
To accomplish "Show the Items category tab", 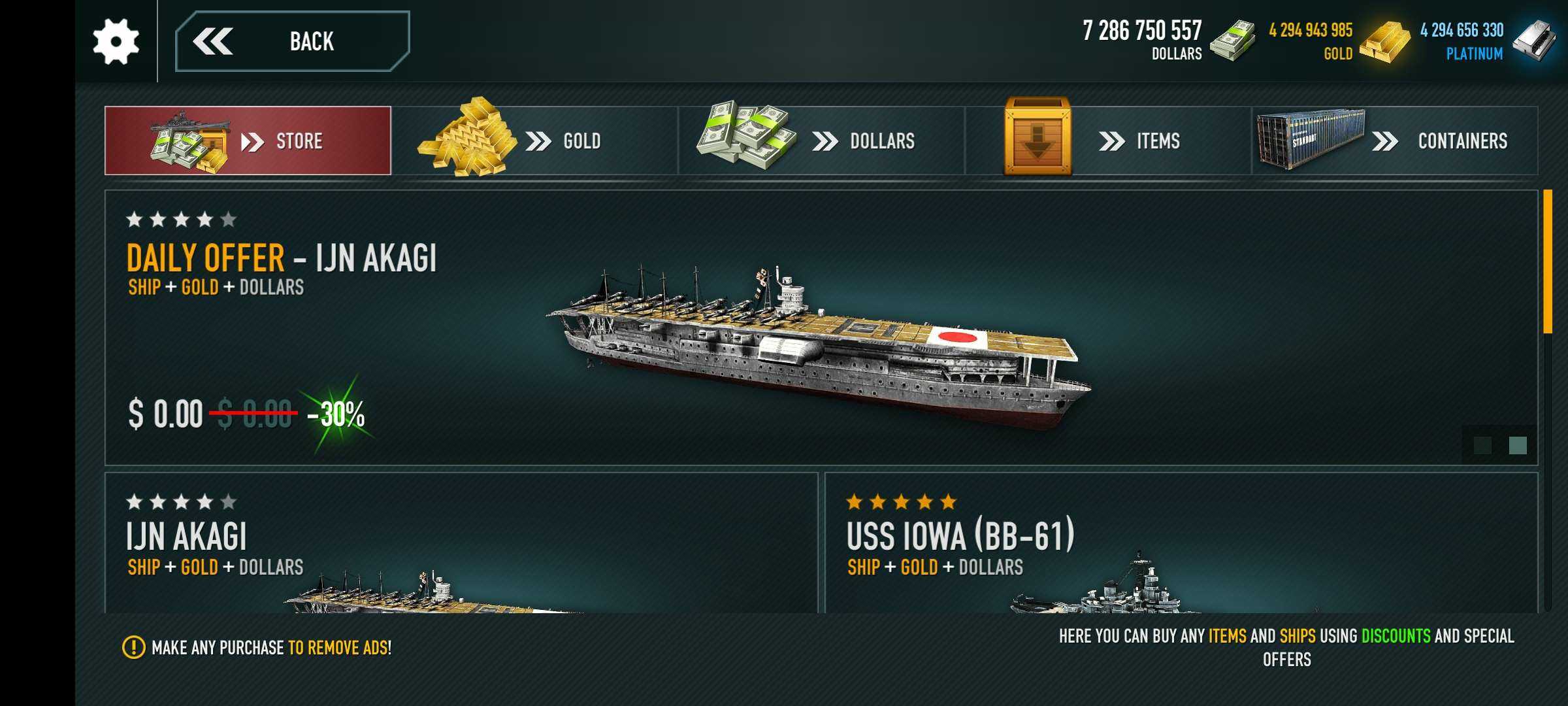I will click(x=1108, y=141).
